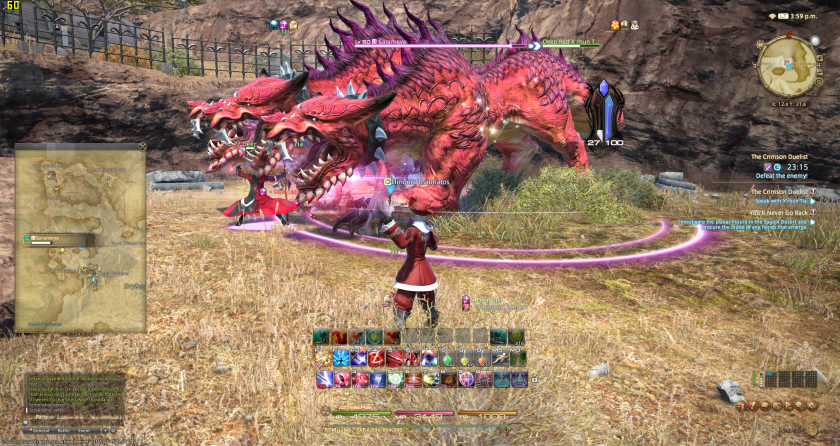840x446 pixels.
Task: Activate the red Z slash ability
Action: (x=378, y=359)
